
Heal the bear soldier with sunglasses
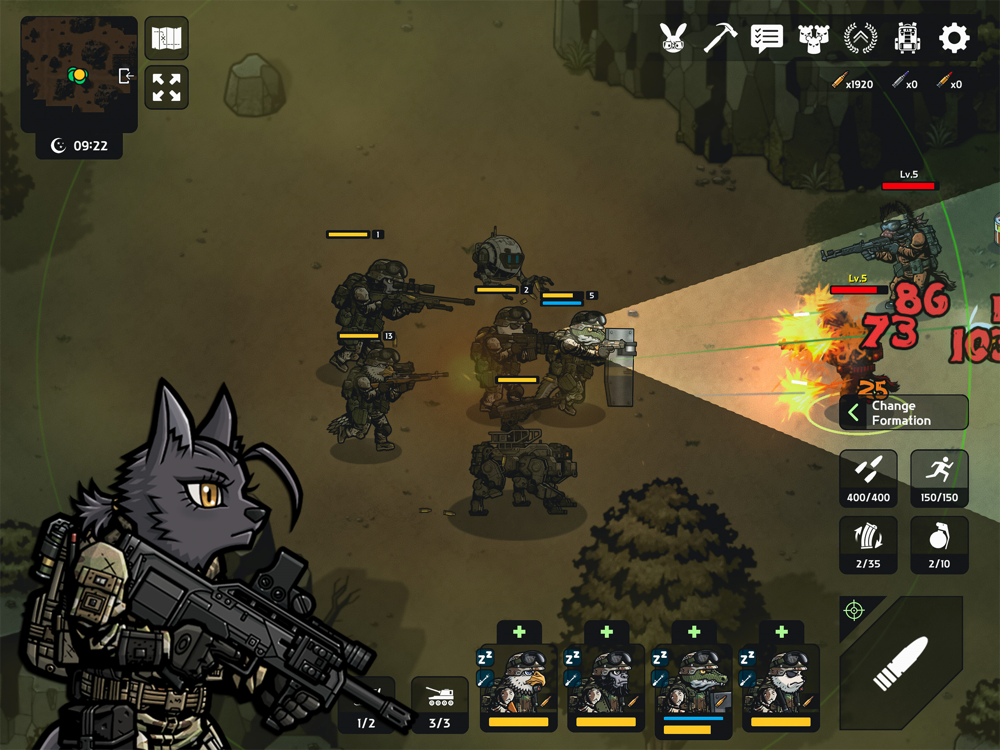pyautogui.click(x=781, y=632)
